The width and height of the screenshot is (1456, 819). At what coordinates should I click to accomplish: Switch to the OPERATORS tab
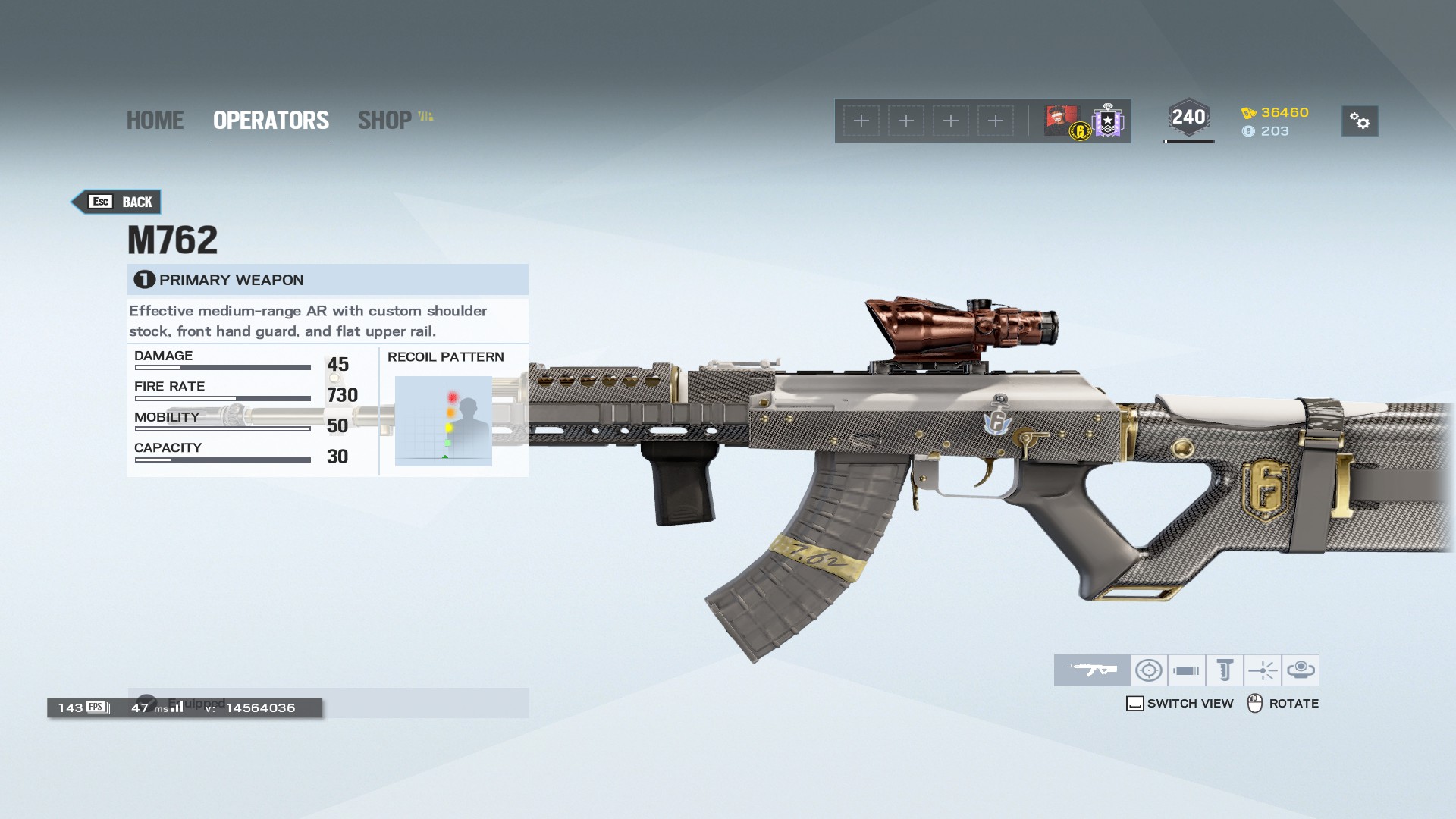point(271,120)
